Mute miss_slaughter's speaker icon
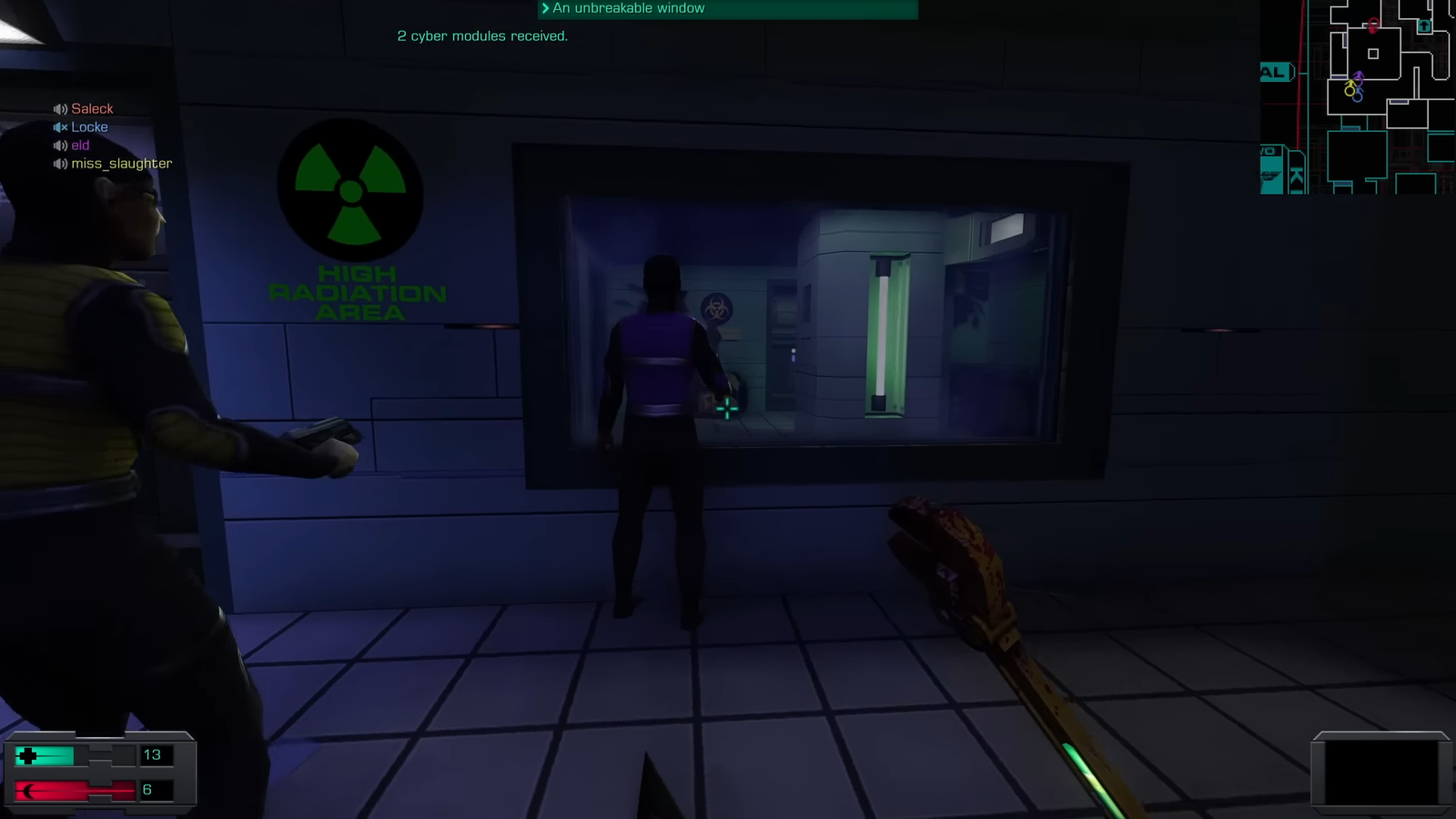This screenshot has height=819, width=1456. (x=60, y=163)
